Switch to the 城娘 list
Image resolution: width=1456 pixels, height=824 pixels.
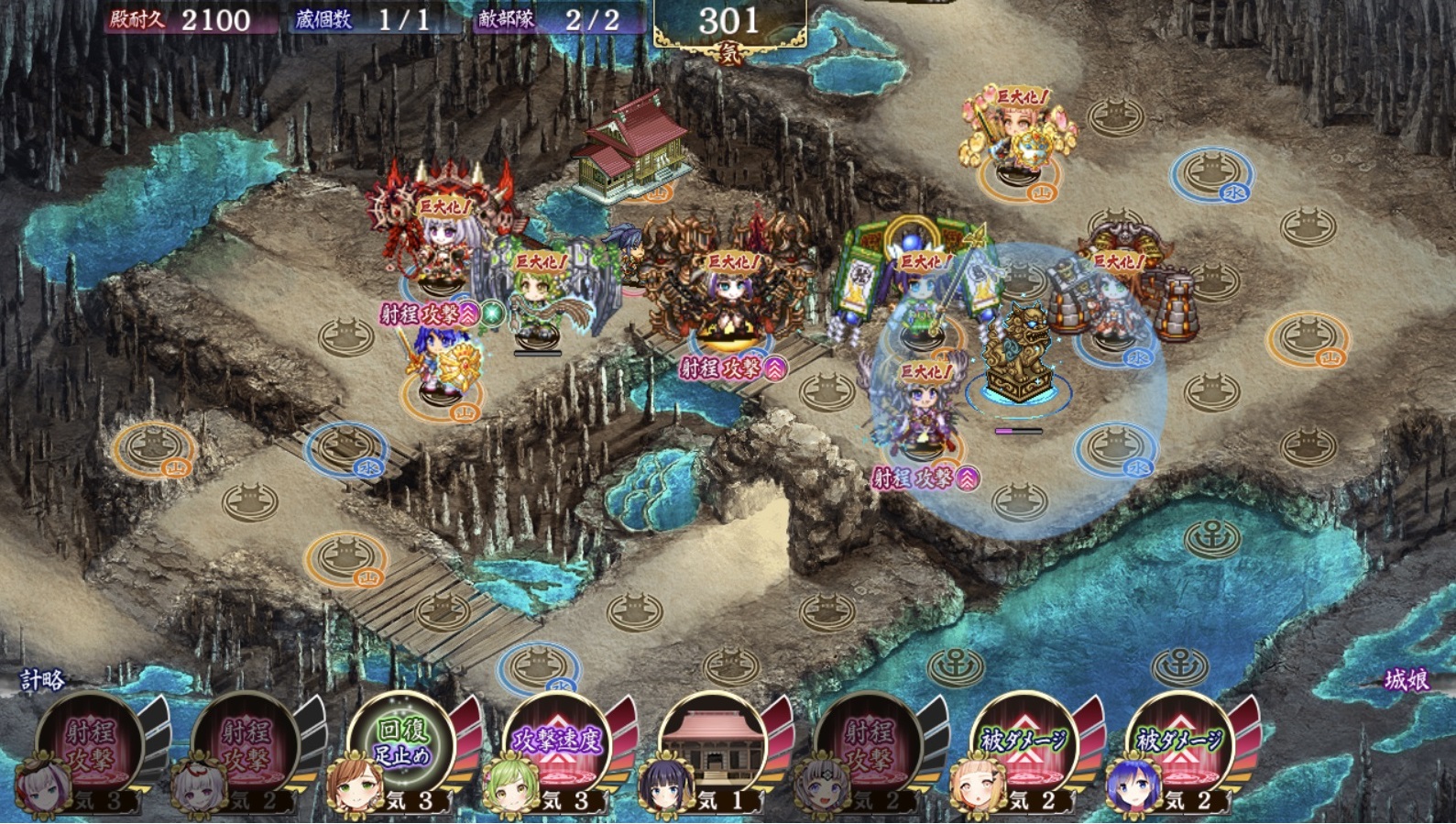1406,680
